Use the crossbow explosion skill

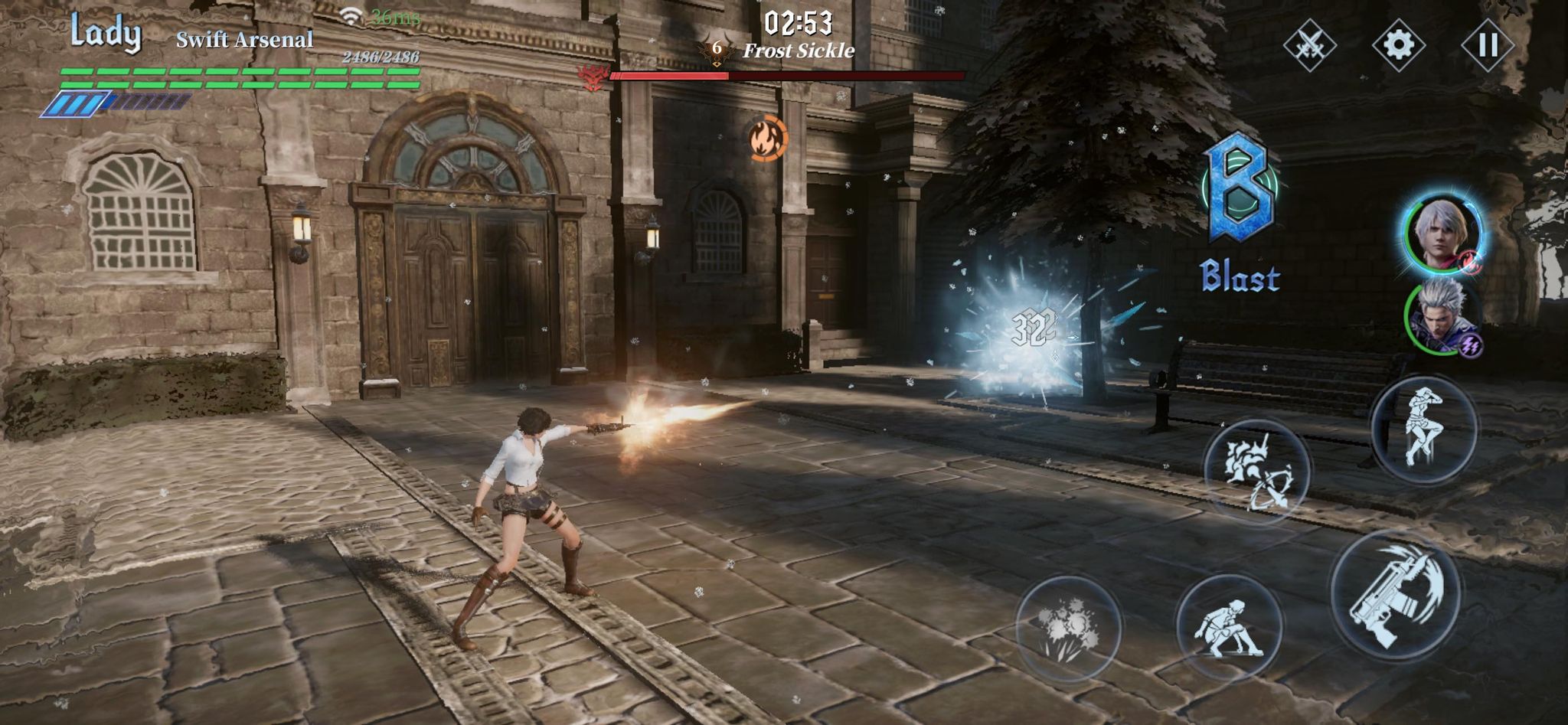point(1256,472)
